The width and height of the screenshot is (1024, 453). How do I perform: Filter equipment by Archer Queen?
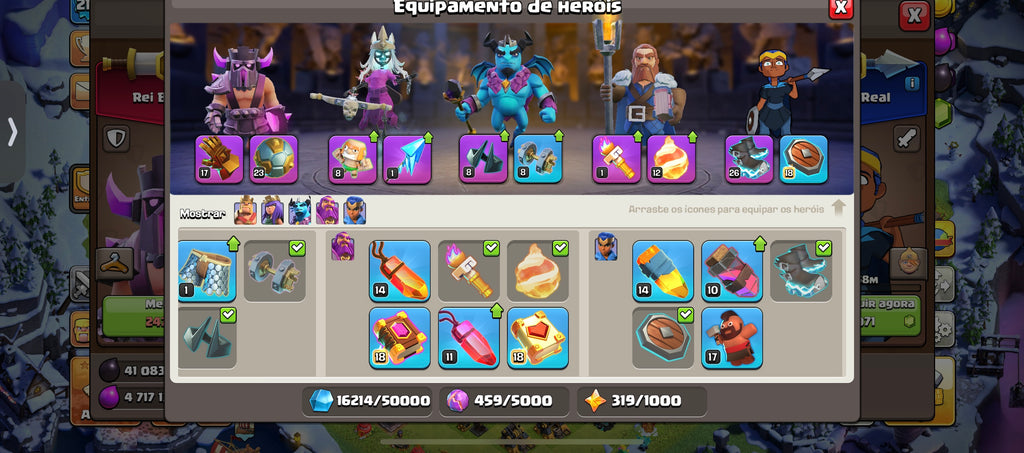[x=272, y=211]
